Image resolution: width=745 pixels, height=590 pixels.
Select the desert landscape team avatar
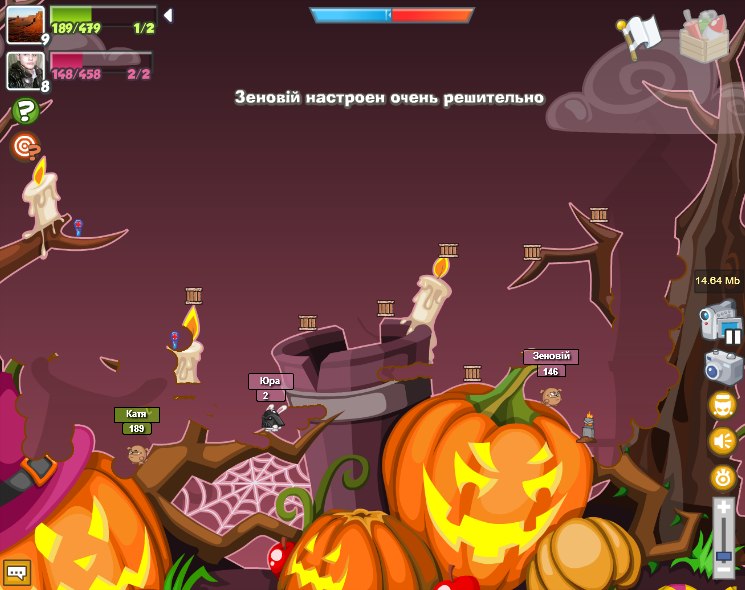click(25, 23)
